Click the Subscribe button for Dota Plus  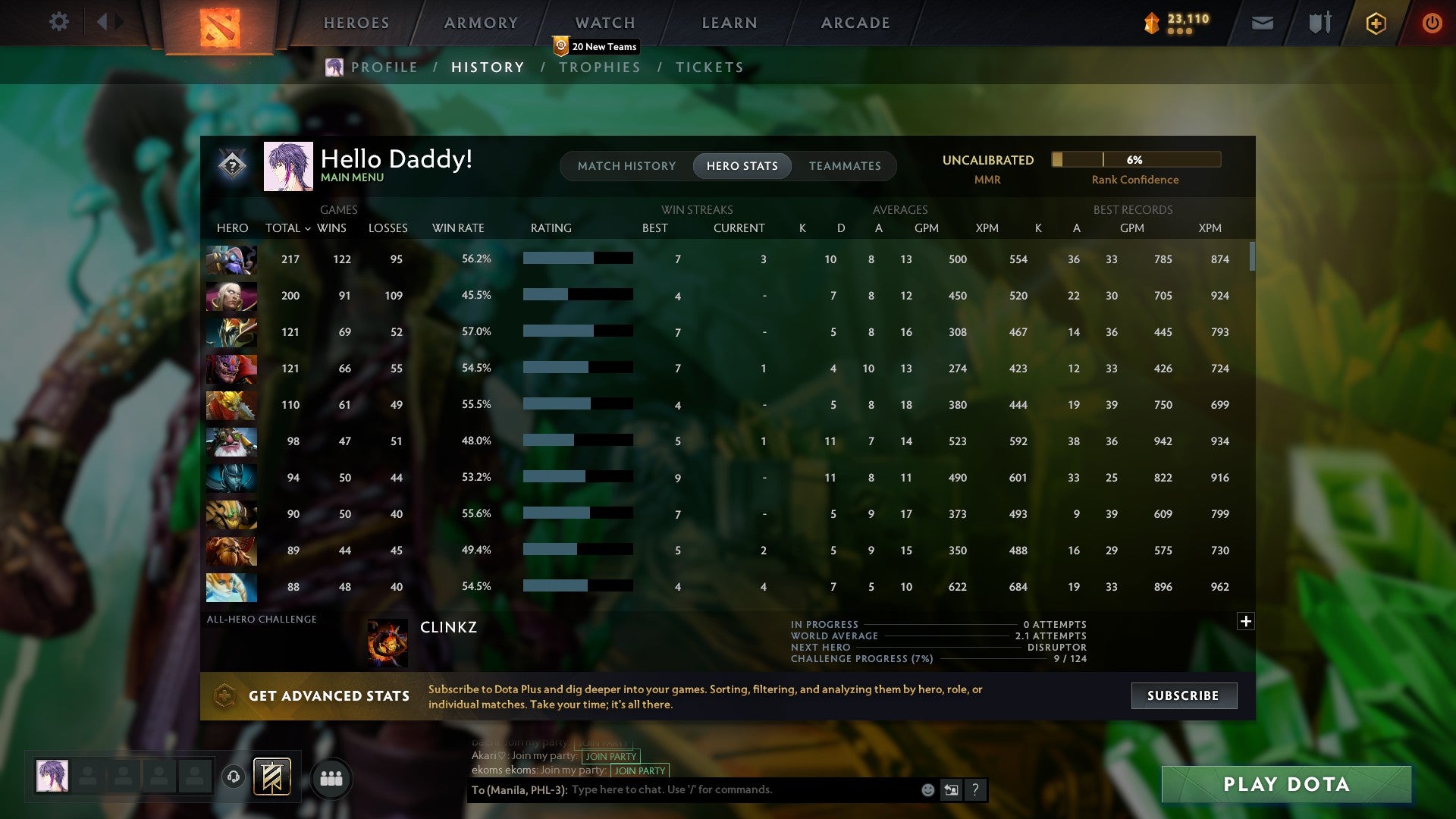pos(1183,695)
